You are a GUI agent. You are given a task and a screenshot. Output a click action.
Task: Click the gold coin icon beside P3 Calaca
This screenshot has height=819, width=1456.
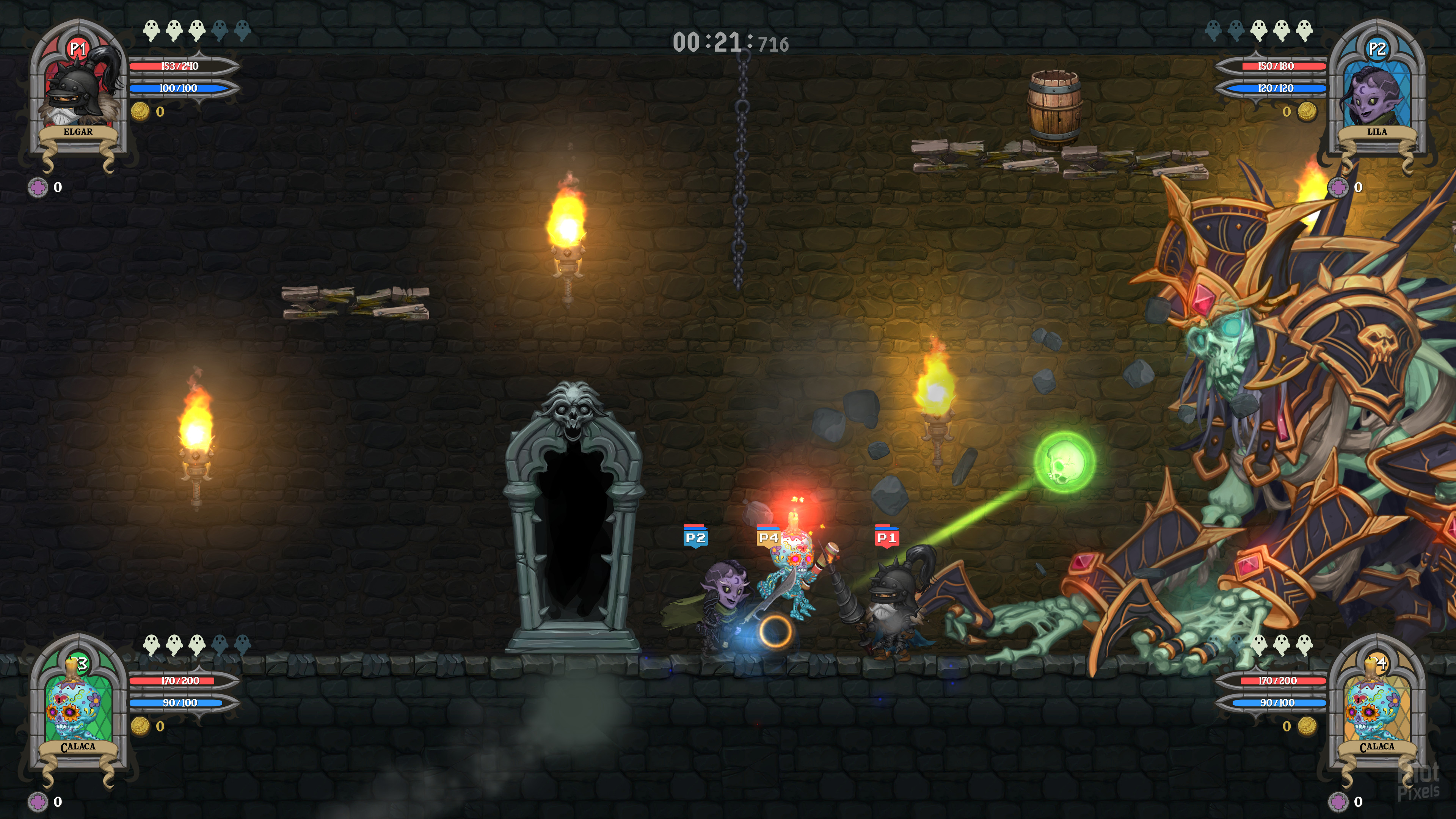point(140,726)
